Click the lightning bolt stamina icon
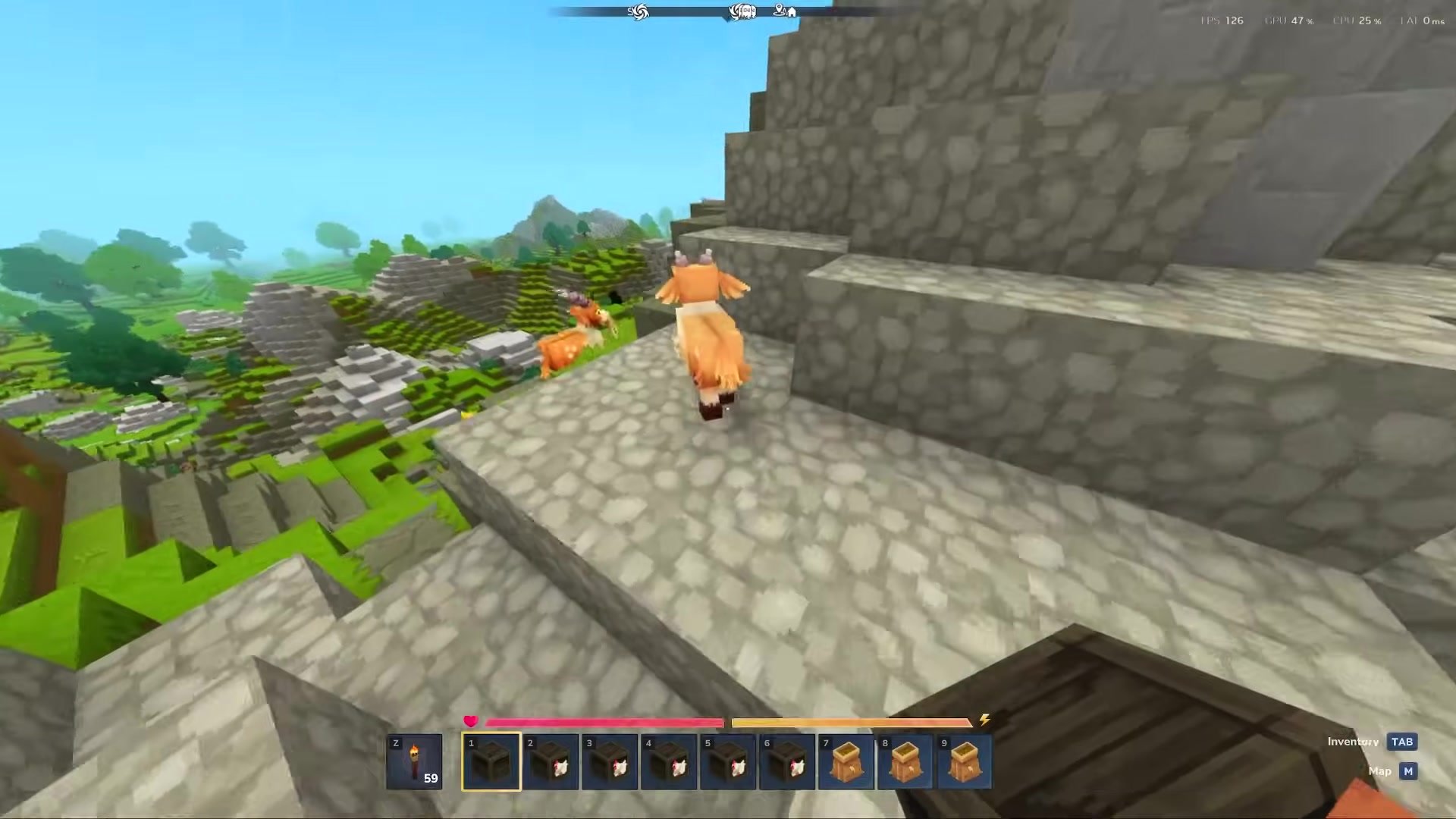Screen dimensions: 1456x819 (x=984, y=721)
